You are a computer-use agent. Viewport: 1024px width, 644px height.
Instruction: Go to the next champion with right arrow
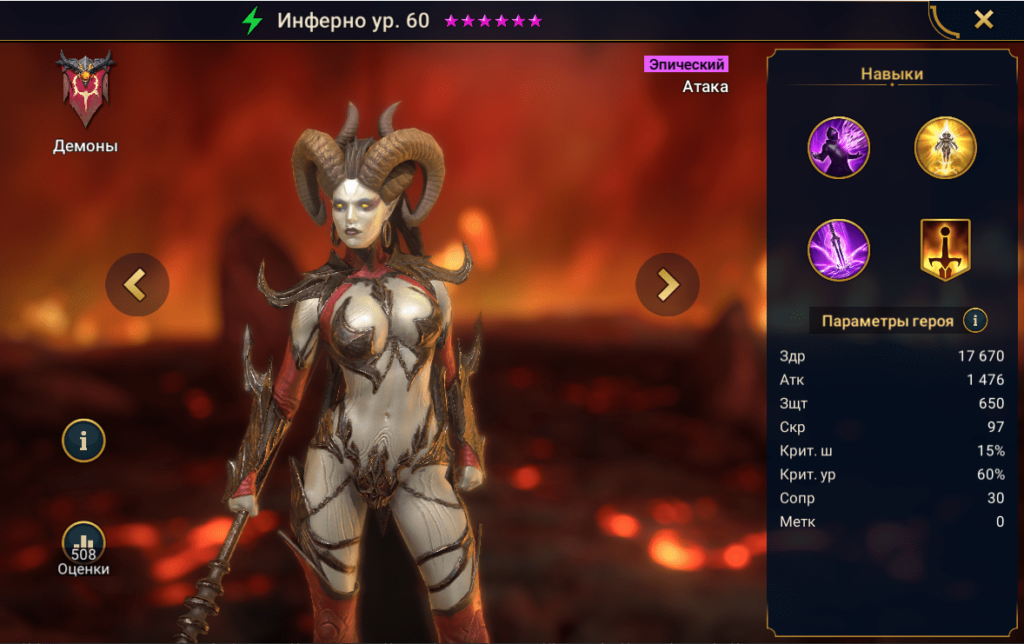(667, 285)
